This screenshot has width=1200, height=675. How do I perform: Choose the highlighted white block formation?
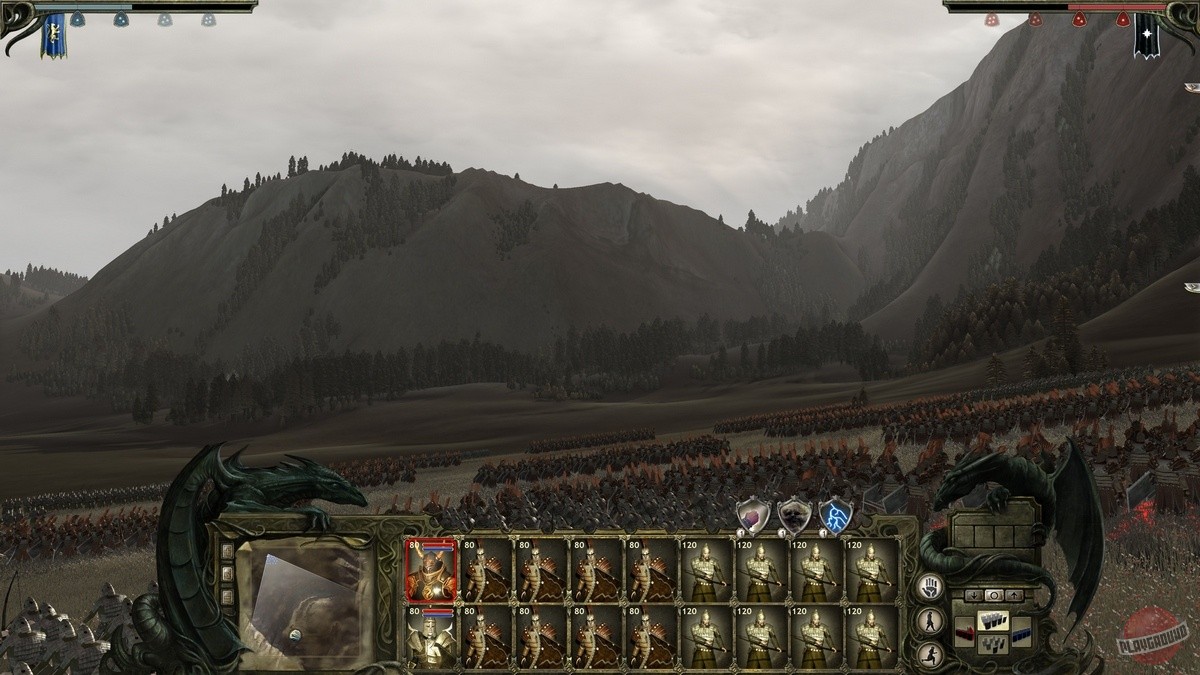coord(992,621)
